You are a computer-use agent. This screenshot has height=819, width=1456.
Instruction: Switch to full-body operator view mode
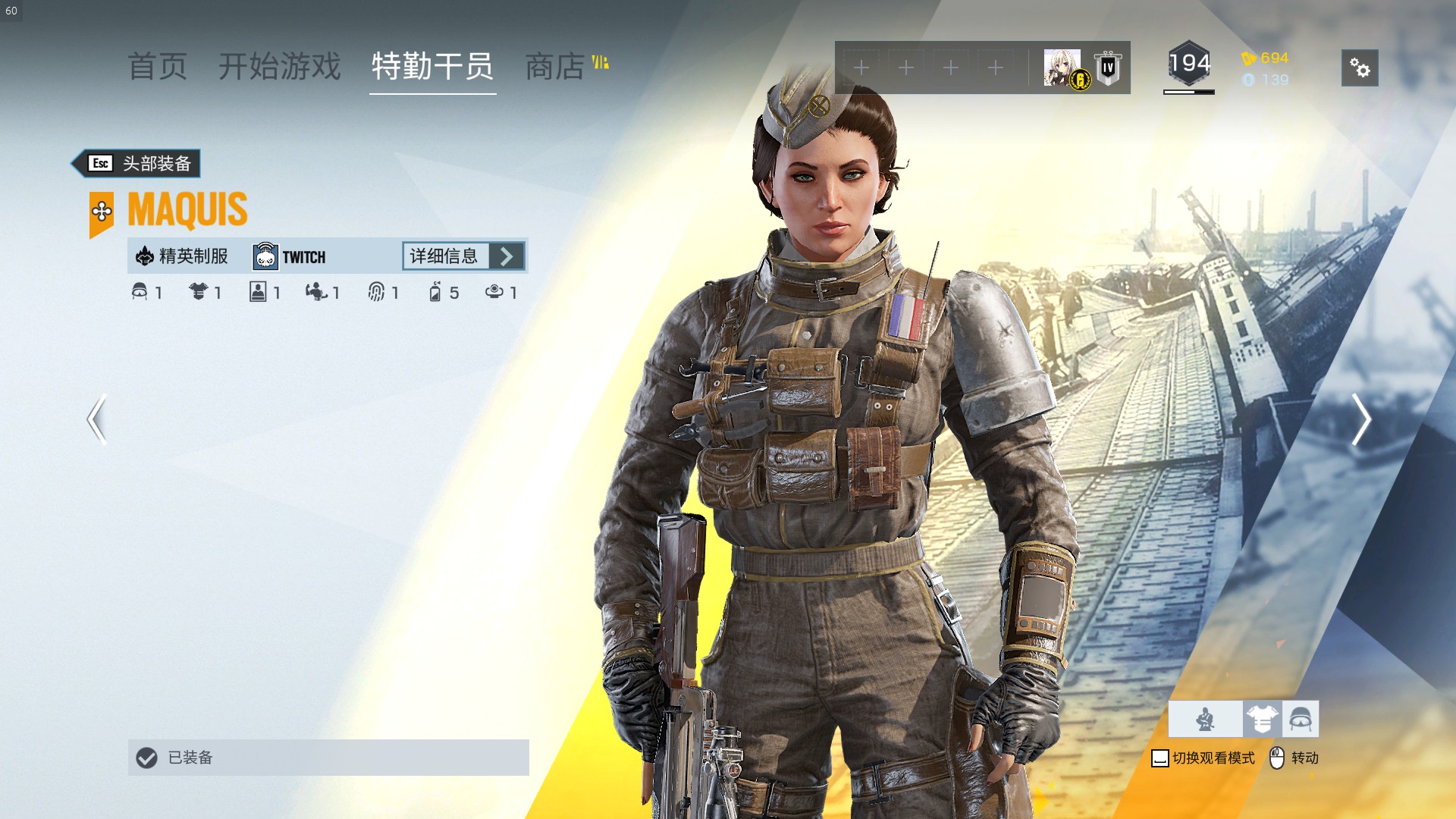point(1206,719)
